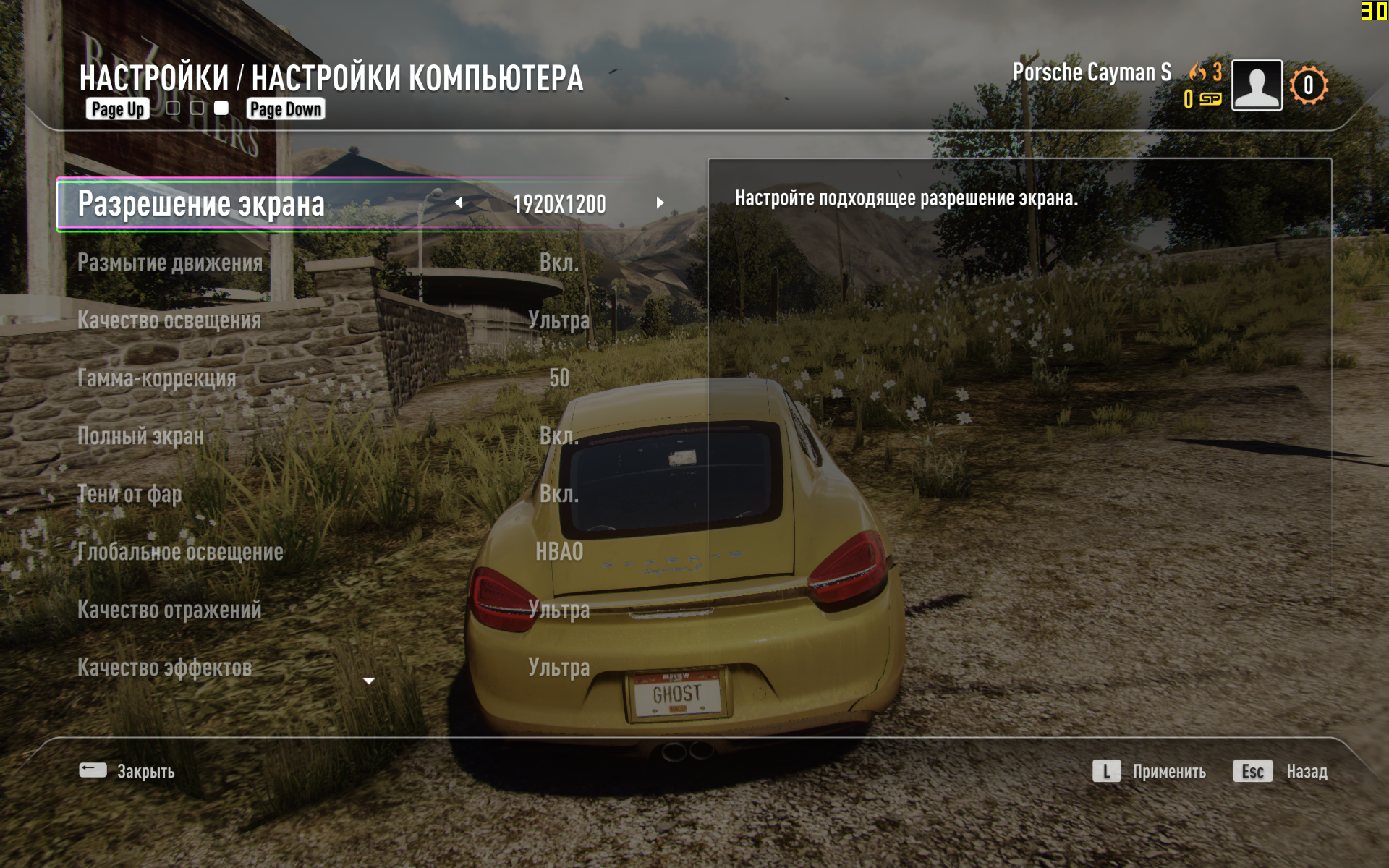The image size is (1389, 868).
Task: Choose the Глобальное освещение setting
Action: pos(180,552)
